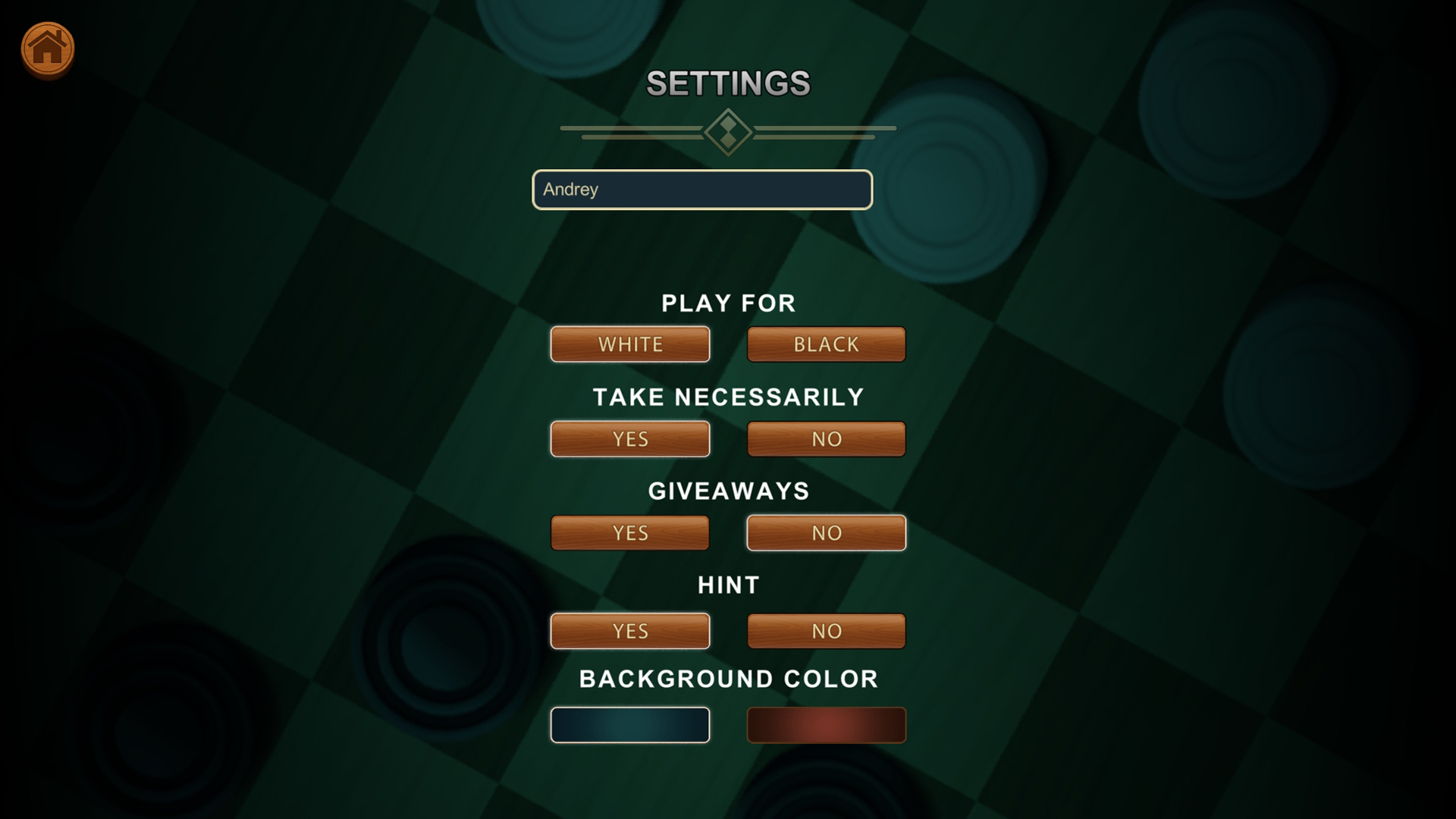Disable TAKE NECESSARILY by clicking NO
This screenshot has height=819, width=1456.
tap(826, 438)
